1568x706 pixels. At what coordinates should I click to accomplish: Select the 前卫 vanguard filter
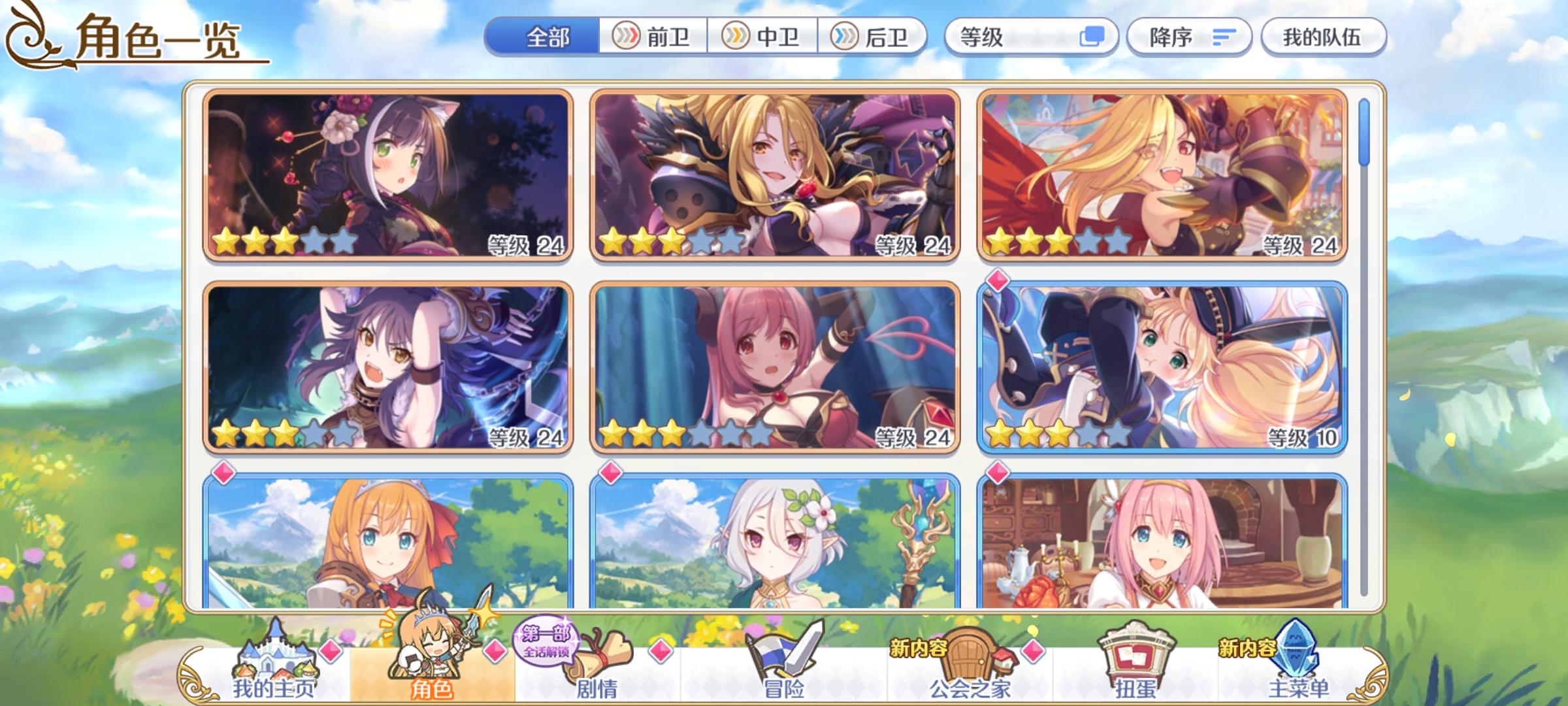pyautogui.click(x=655, y=38)
